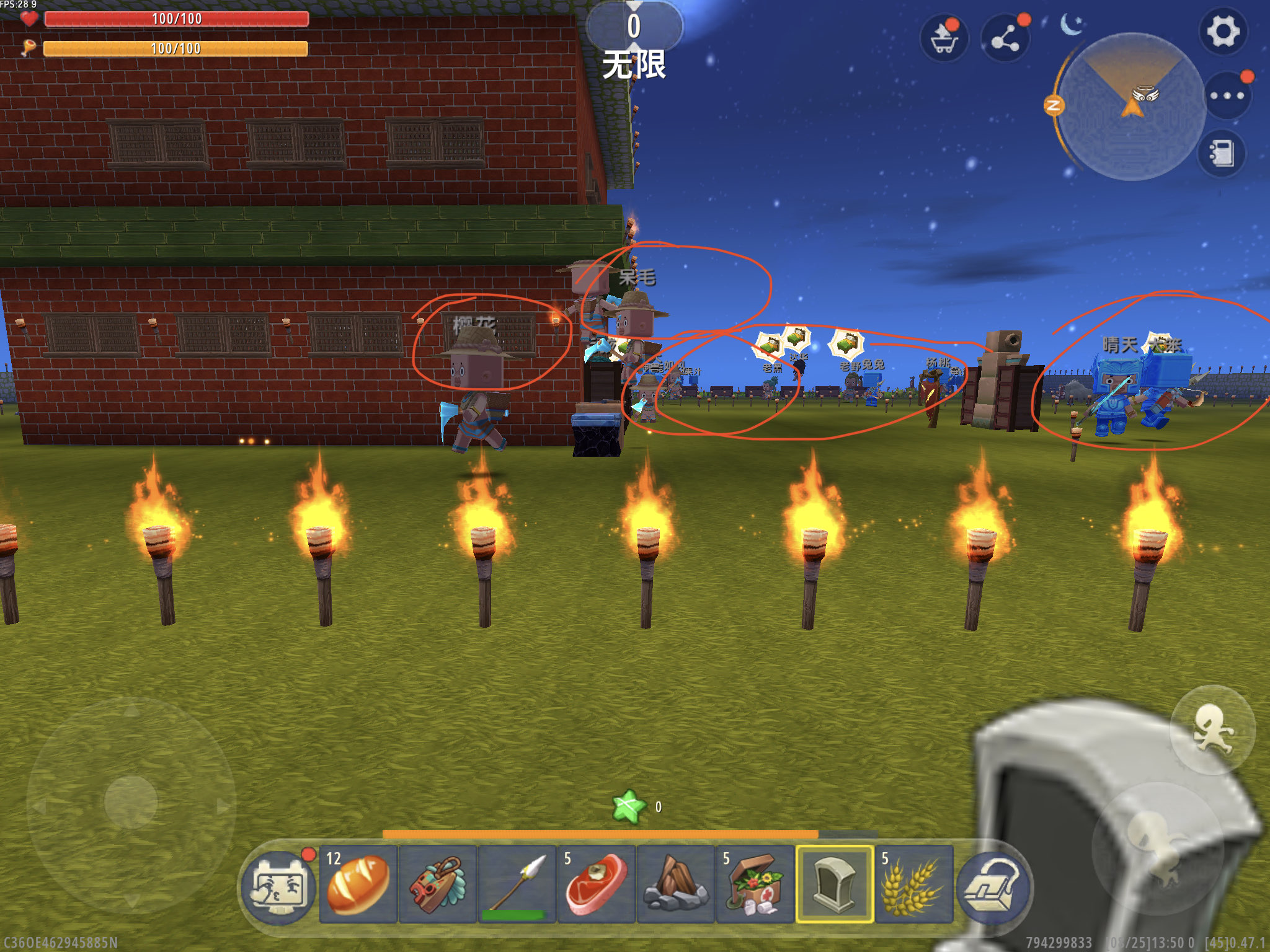The height and width of the screenshot is (952, 1270).
Task: Open the circular minimap
Action: (1130, 107)
